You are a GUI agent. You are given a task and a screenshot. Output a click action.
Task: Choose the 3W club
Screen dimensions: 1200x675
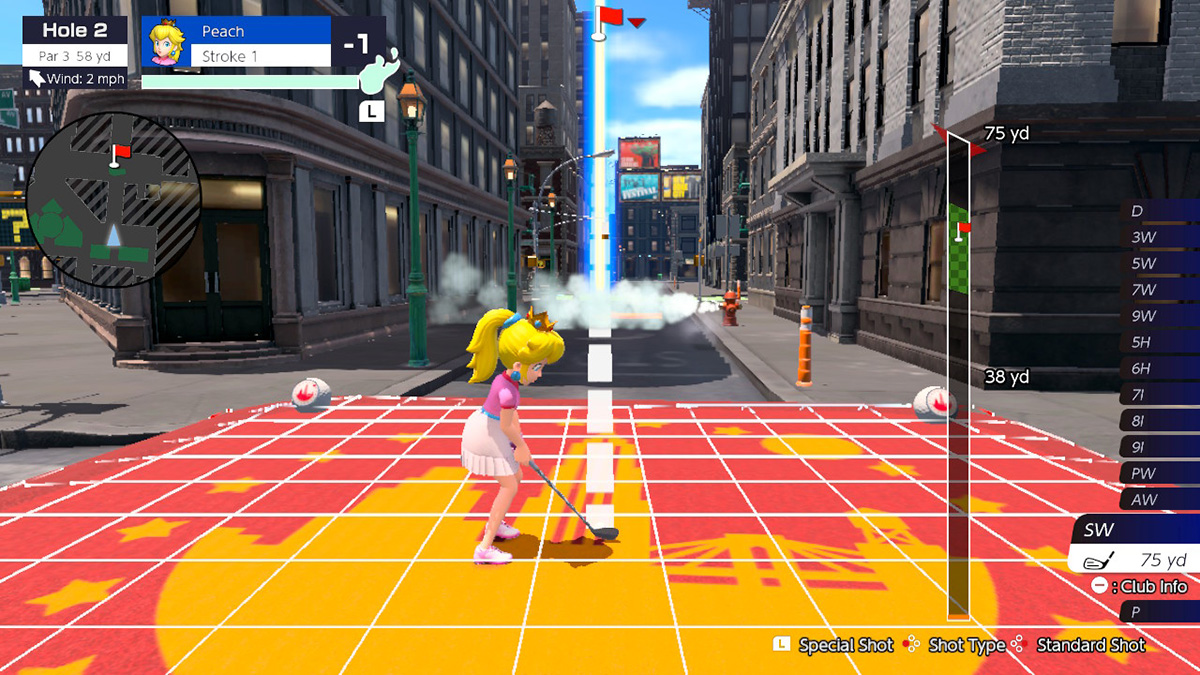(x=1160, y=238)
